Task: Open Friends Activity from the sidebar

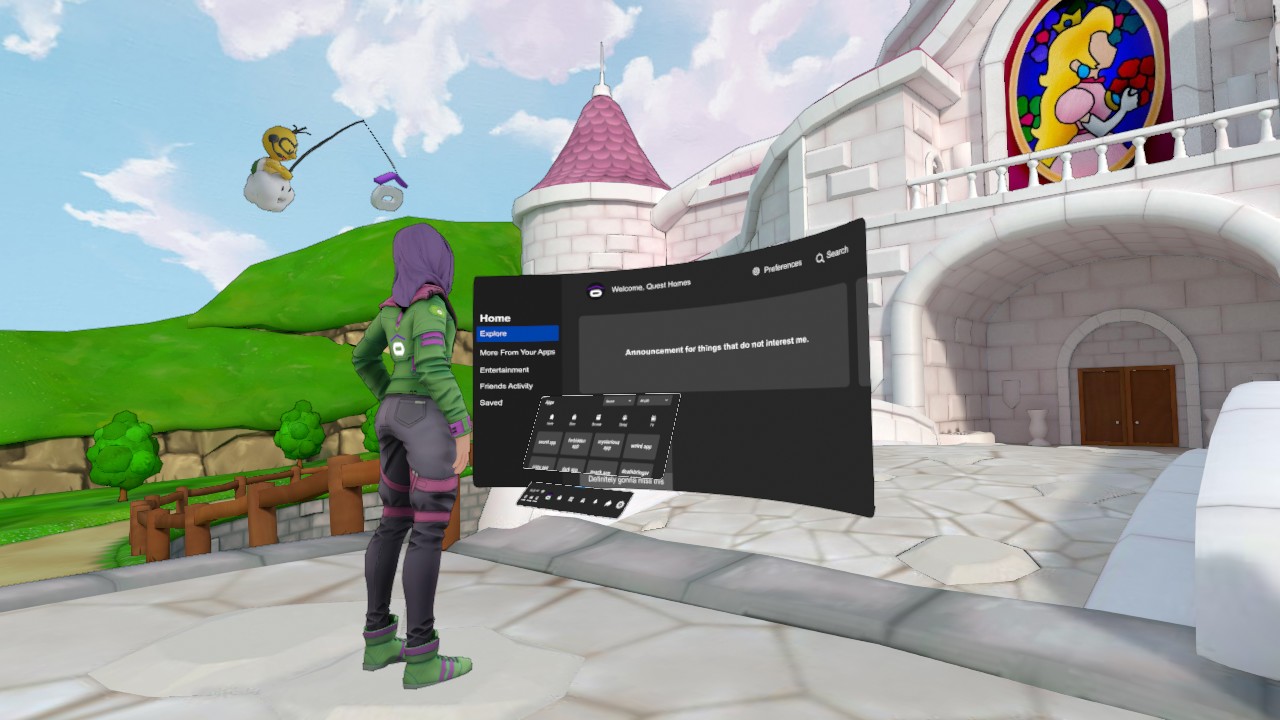Action: click(x=506, y=385)
